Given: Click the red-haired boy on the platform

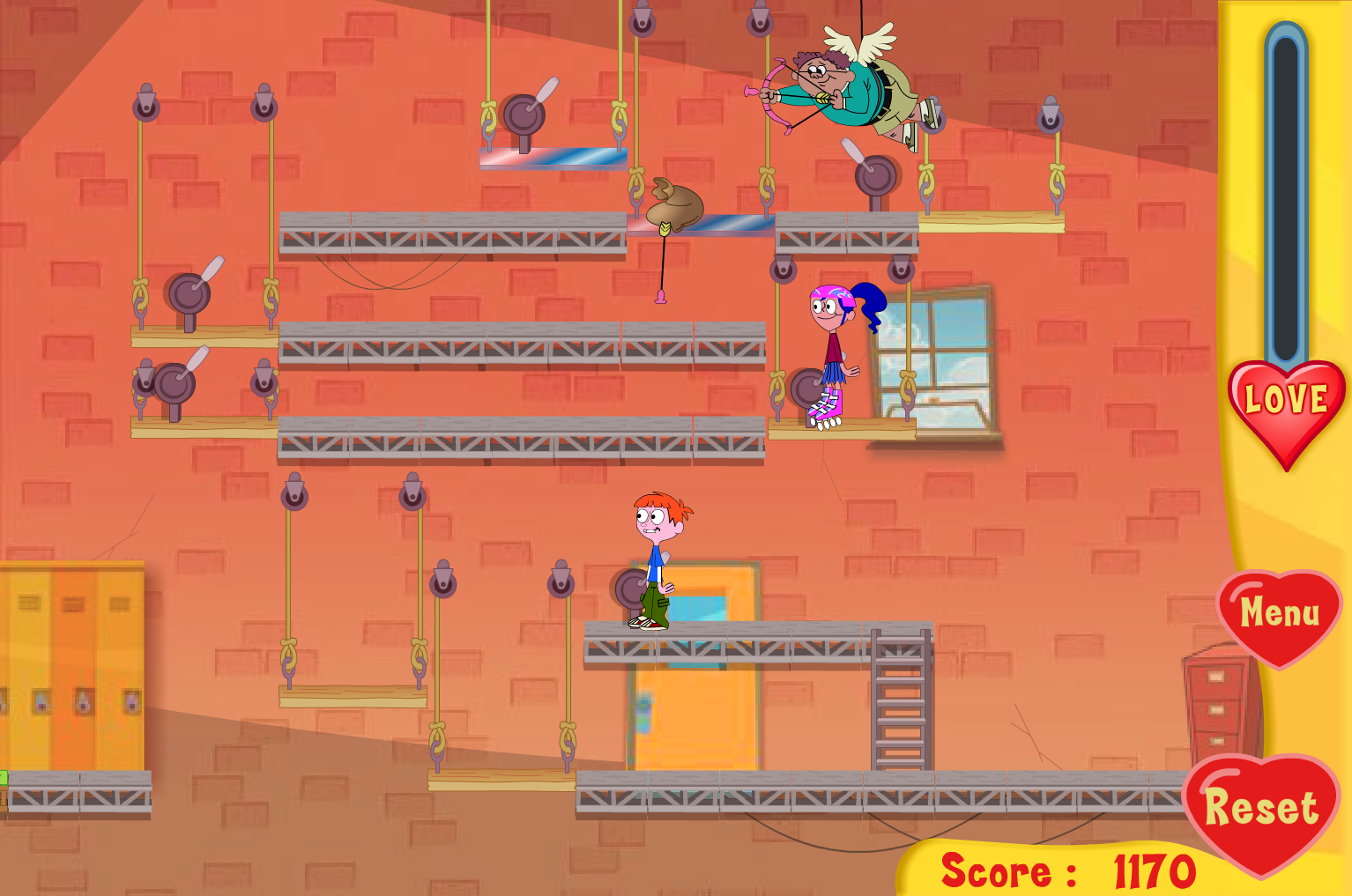Looking at the screenshot, I should pyautogui.click(x=657, y=555).
